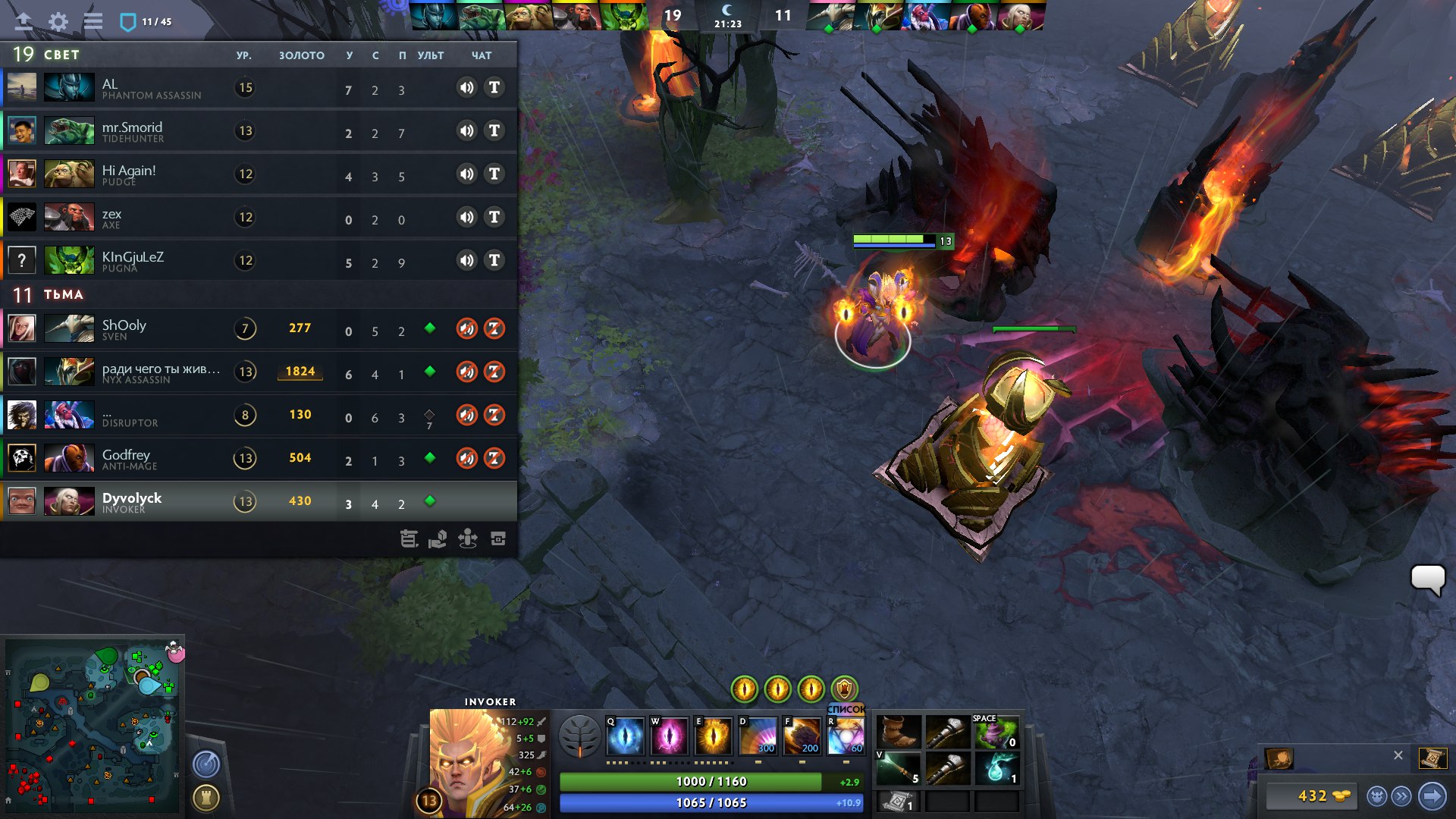1456x819 pixels.
Task: Activate the Chaos Meteor spell
Action: [x=802, y=735]
